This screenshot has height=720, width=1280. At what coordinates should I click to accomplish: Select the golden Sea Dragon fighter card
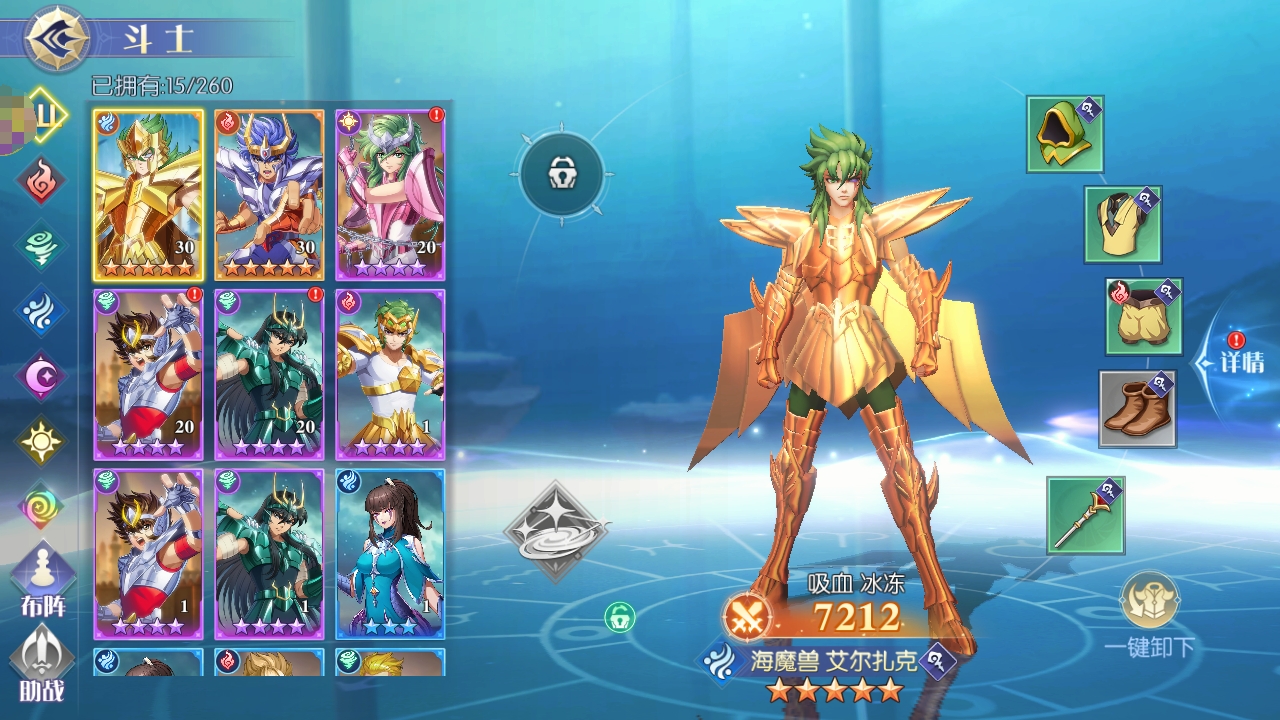coord(148,195)
